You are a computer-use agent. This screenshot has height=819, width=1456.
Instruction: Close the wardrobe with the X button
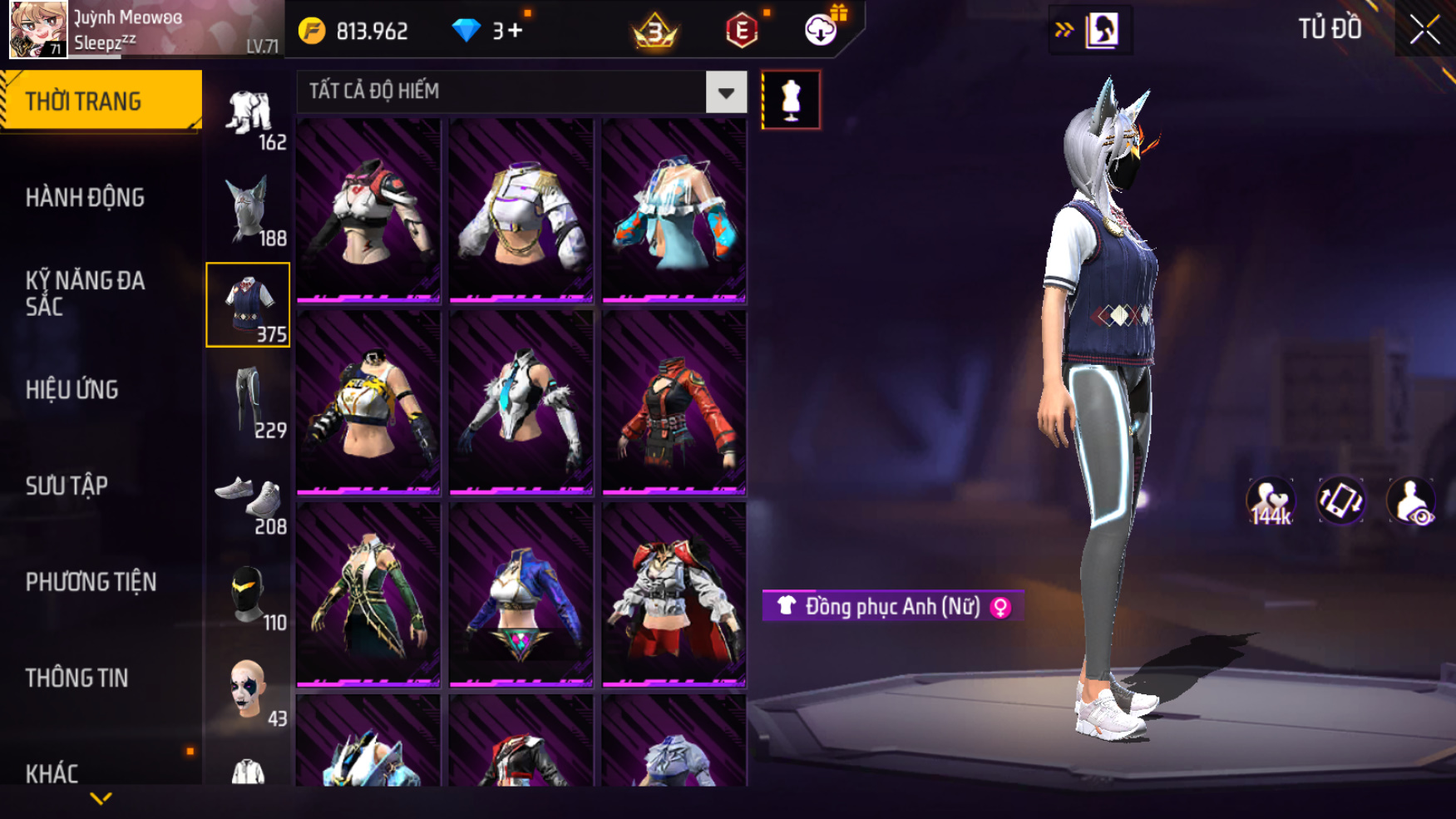(1424, 30)
